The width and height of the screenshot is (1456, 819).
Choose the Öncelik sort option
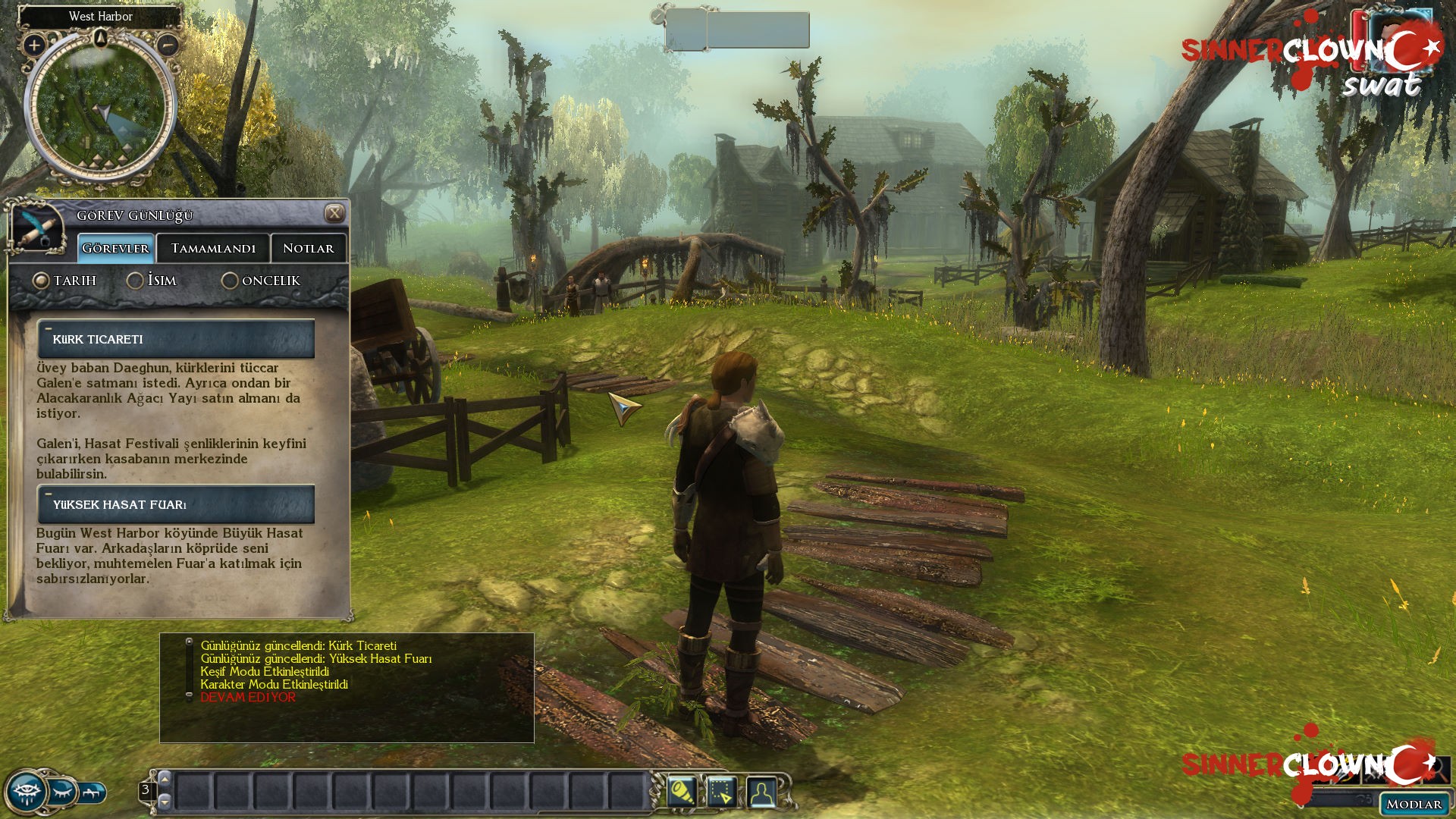click(x=230, y=281)
